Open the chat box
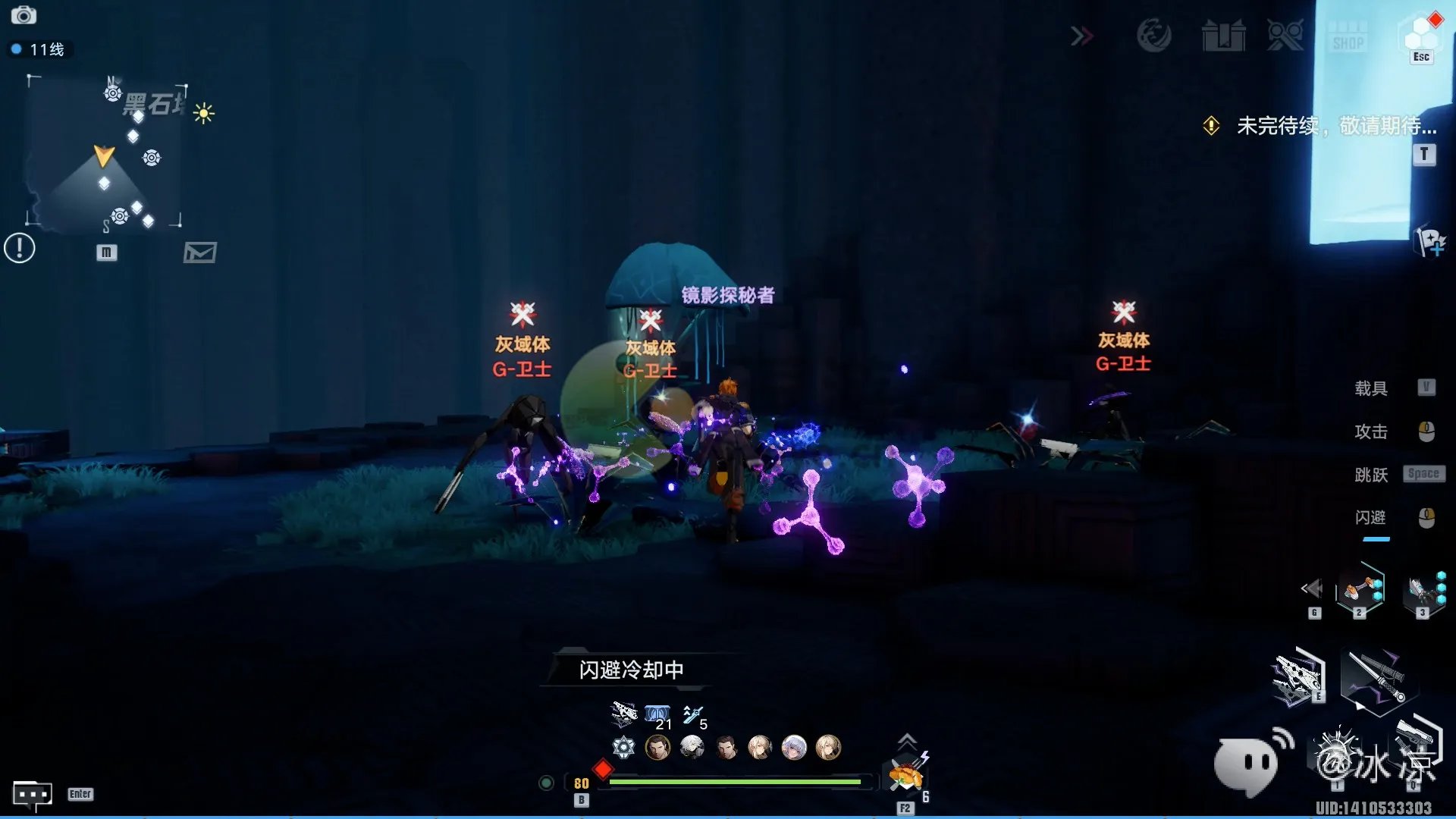 pos(33,795)
